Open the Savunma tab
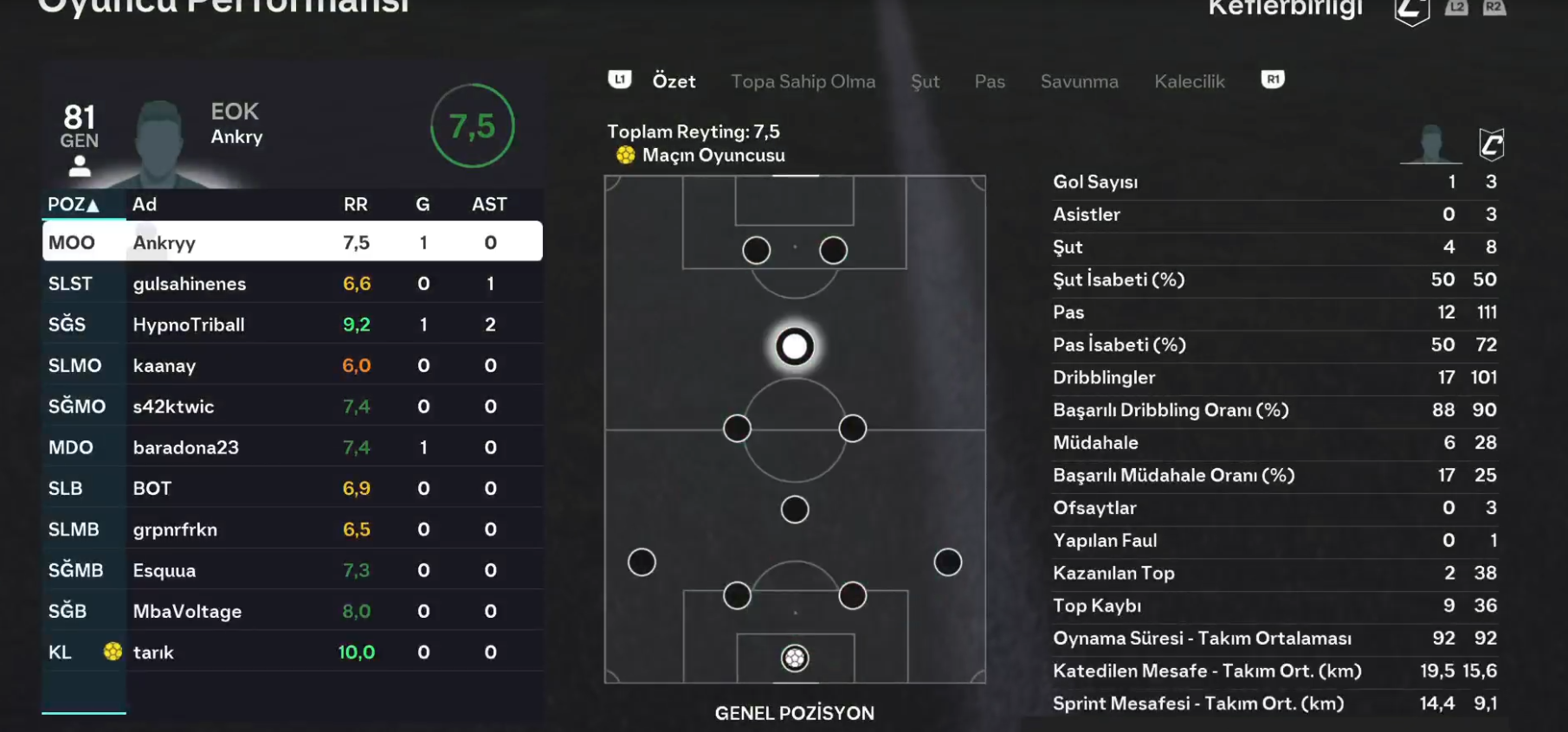Viewport: 1568px width, 732px height. point(1079,81)
